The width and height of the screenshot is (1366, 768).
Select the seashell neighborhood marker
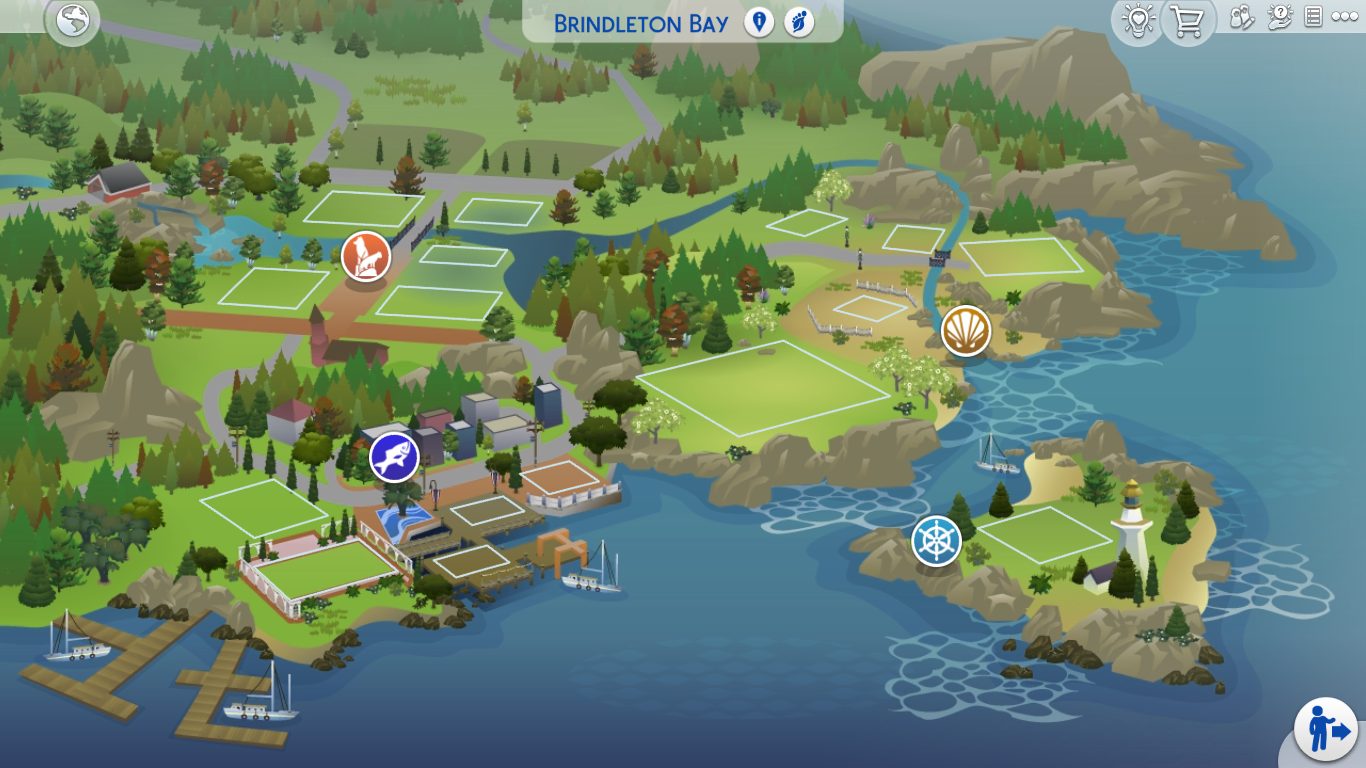(966, 330)
